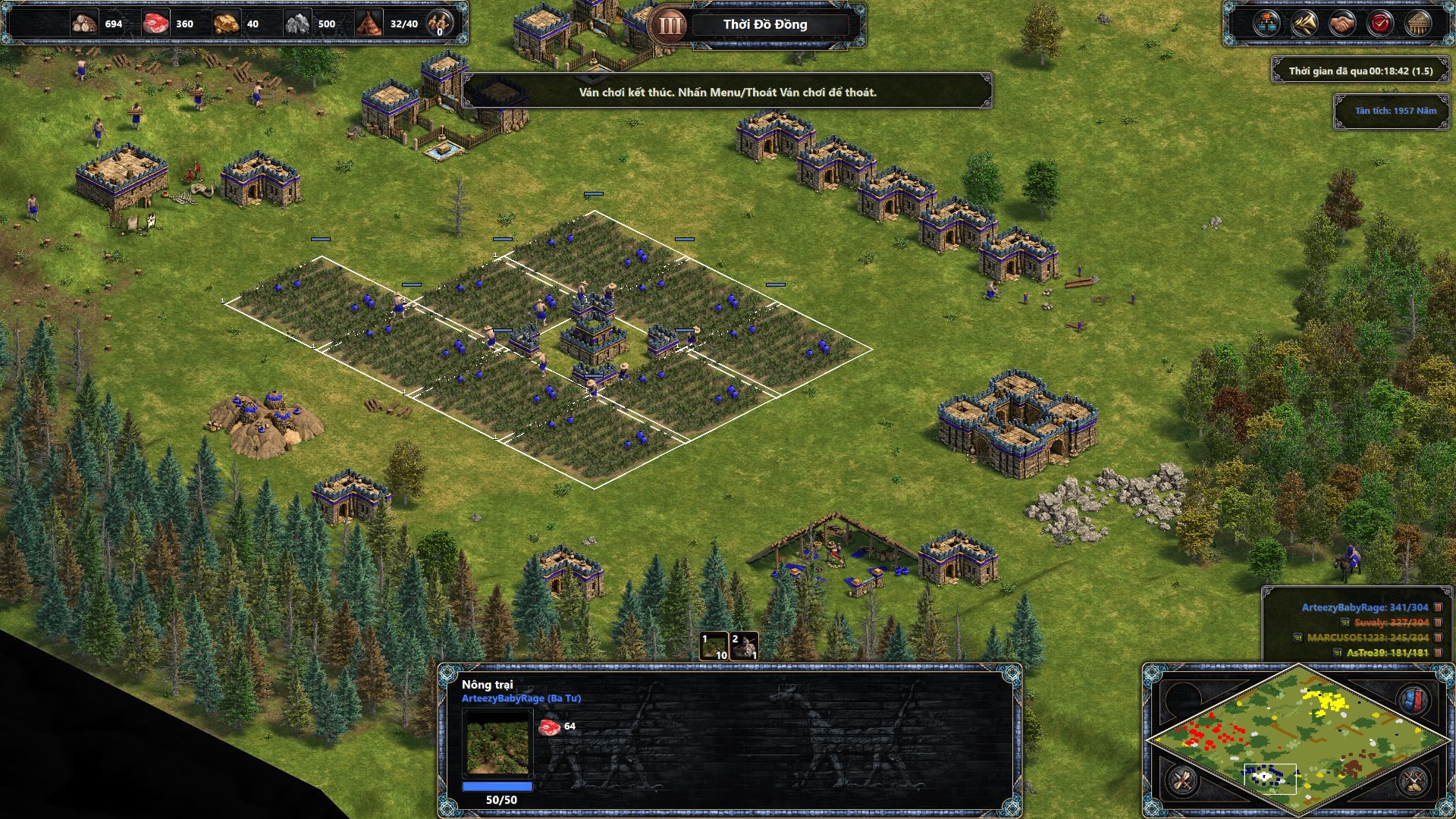Select control group 2 cavalry unit

[x=744, y=646]
